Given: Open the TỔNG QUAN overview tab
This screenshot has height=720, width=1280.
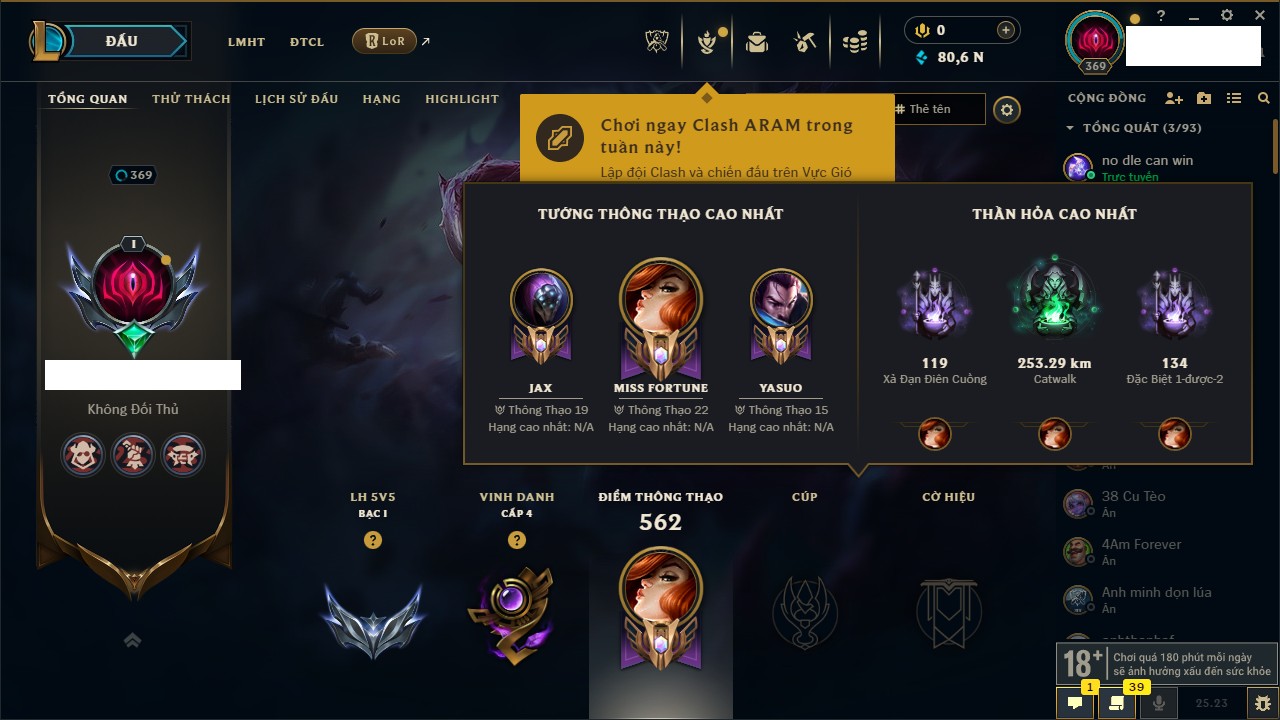Looking at the screenshot, I should 88,99.
